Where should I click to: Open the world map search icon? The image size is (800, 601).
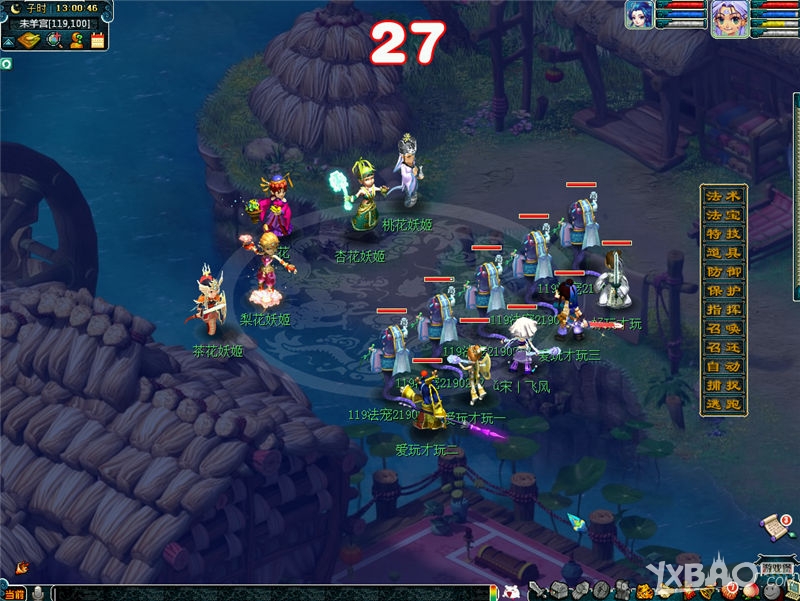(53, 40)
